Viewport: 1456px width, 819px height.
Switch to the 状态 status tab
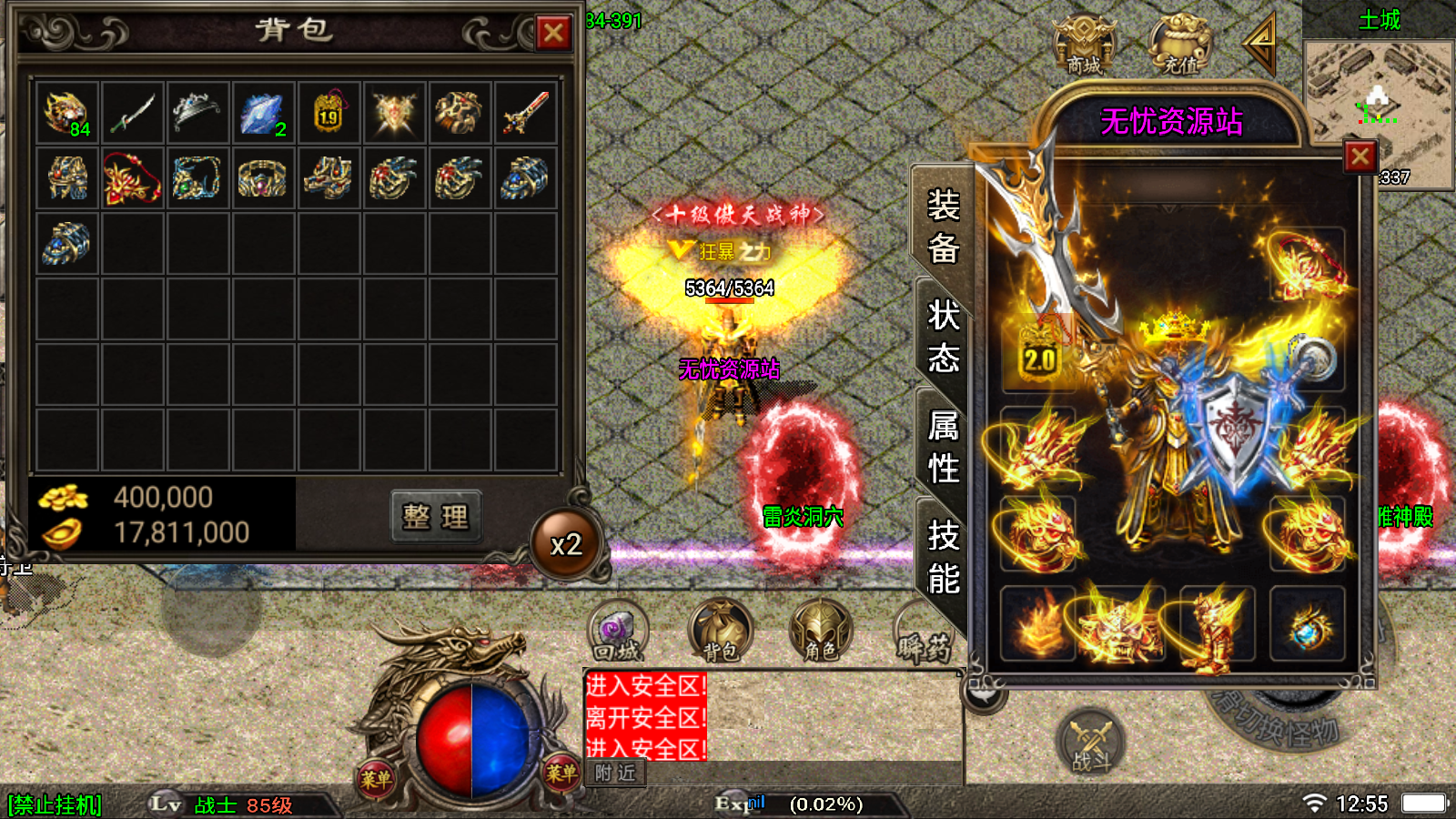pyautogui.click(x=943, y=337)
